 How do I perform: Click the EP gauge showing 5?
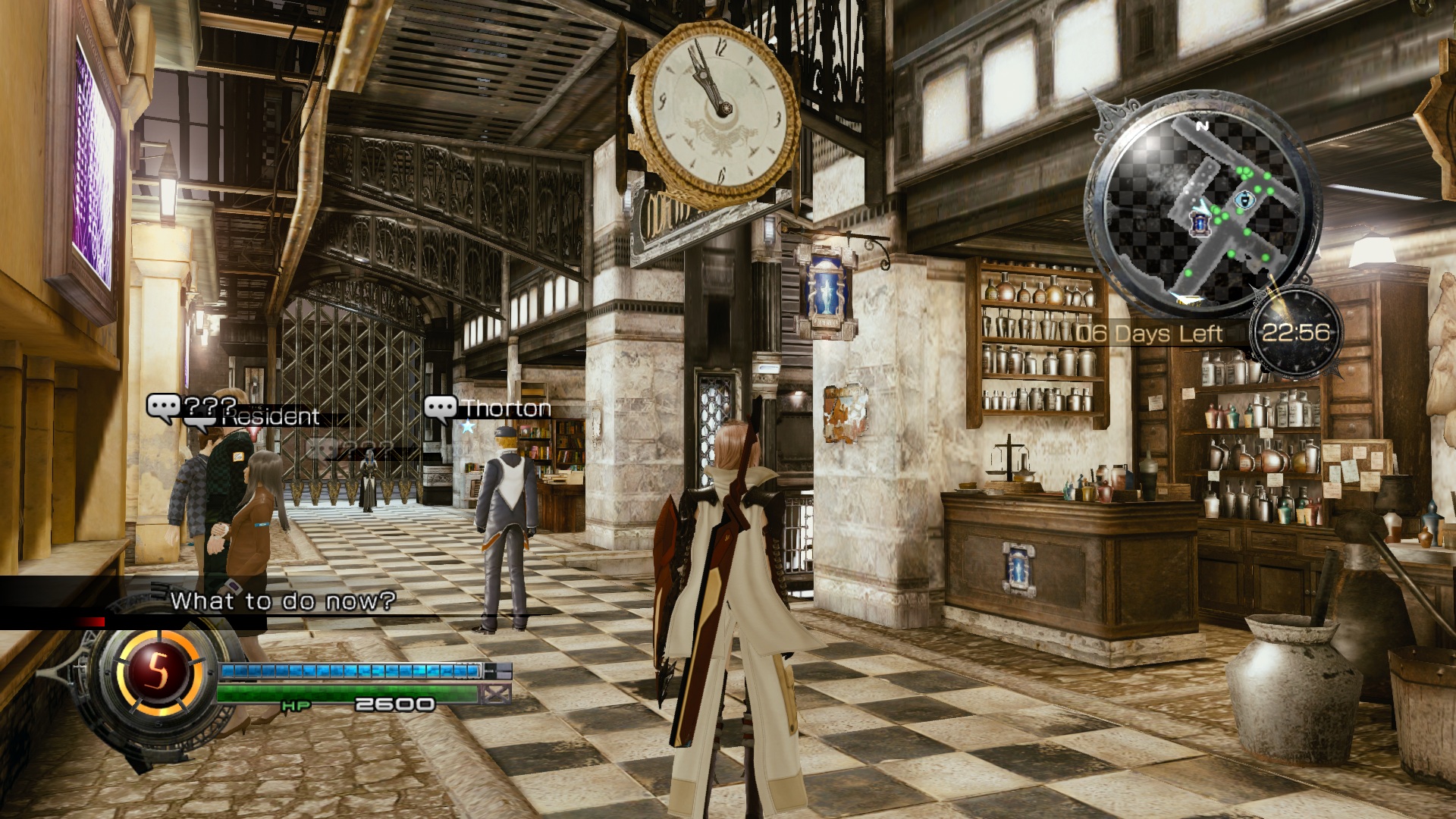coord(157,670)
